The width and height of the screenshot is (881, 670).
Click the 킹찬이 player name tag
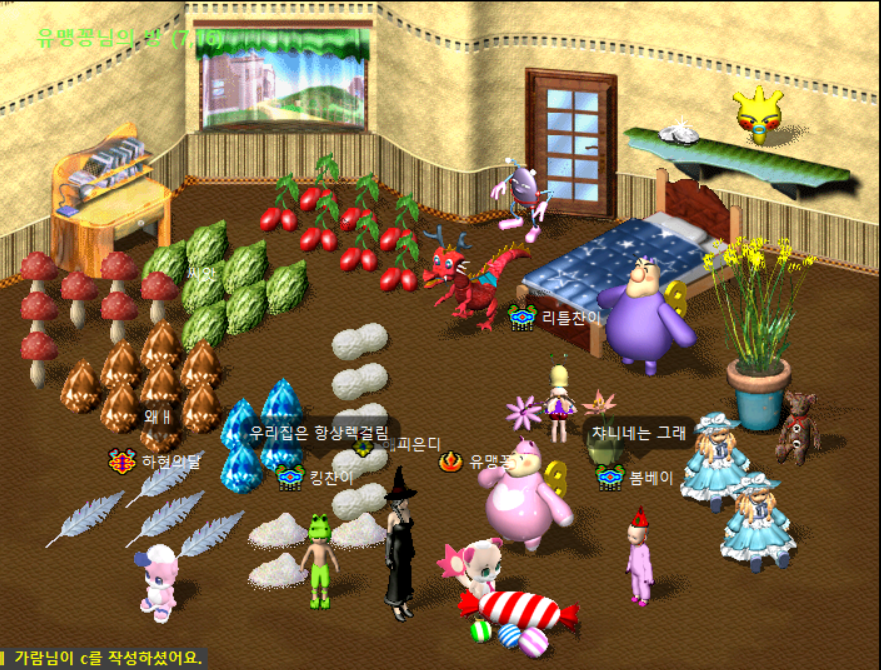click(331, 477)
